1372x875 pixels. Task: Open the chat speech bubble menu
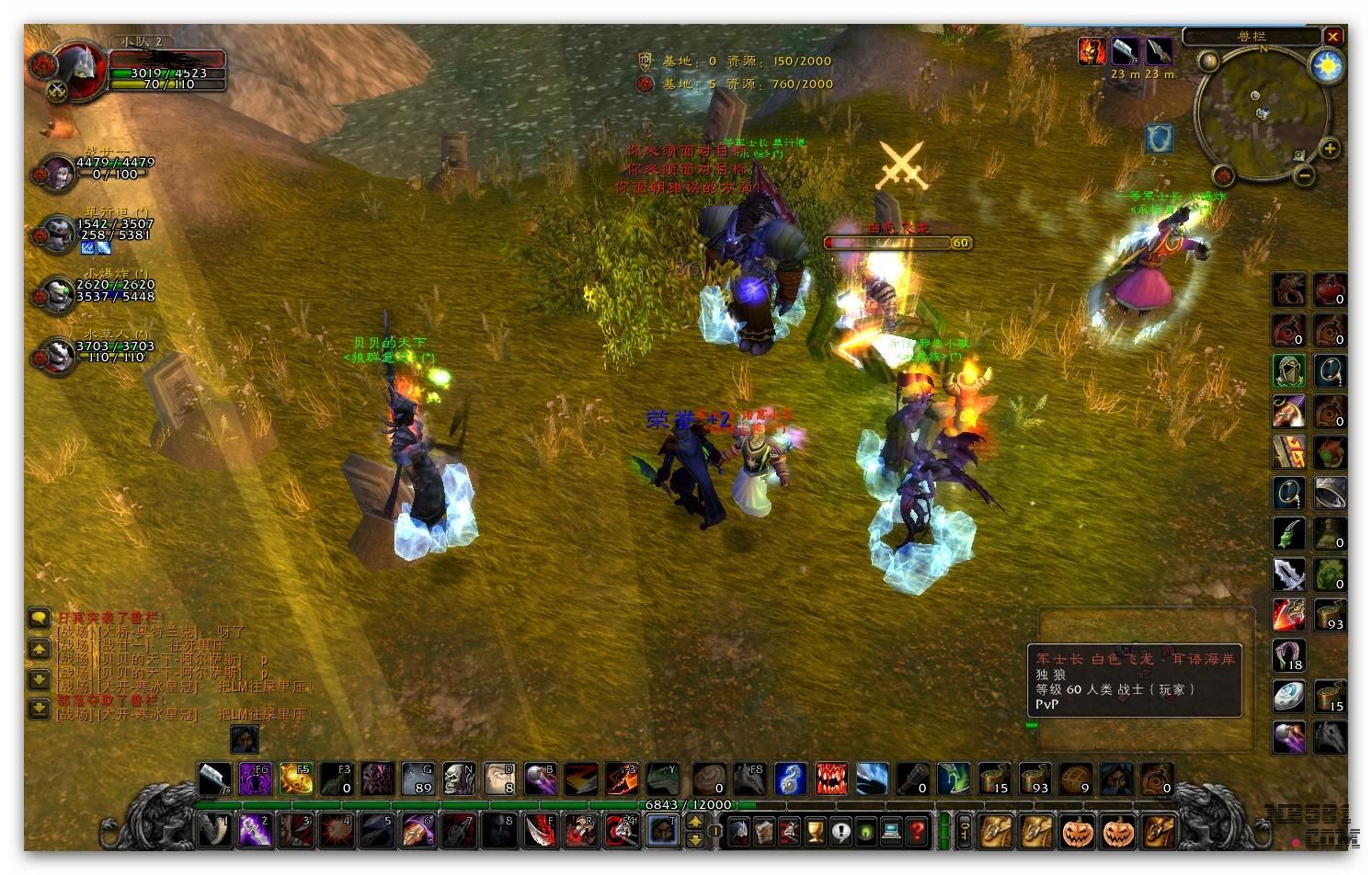(x=39, y=618)
